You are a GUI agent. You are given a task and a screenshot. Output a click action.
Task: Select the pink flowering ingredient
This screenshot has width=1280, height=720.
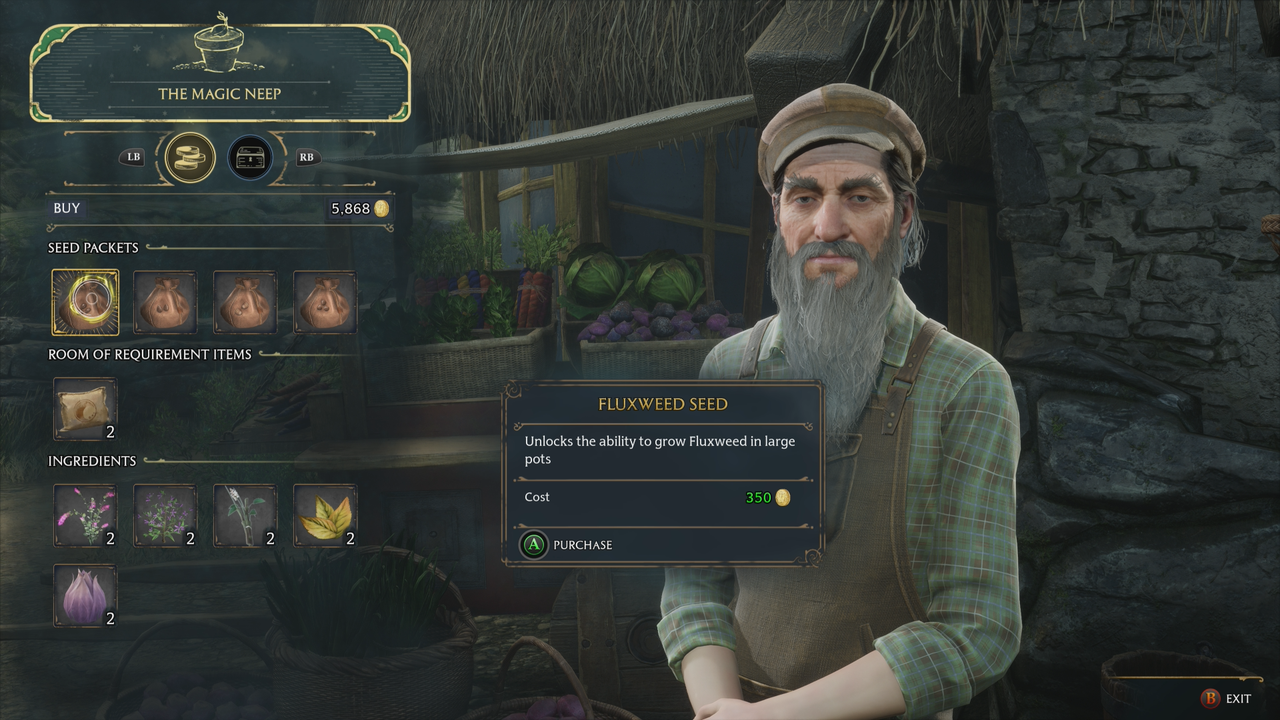click(85, 515)
